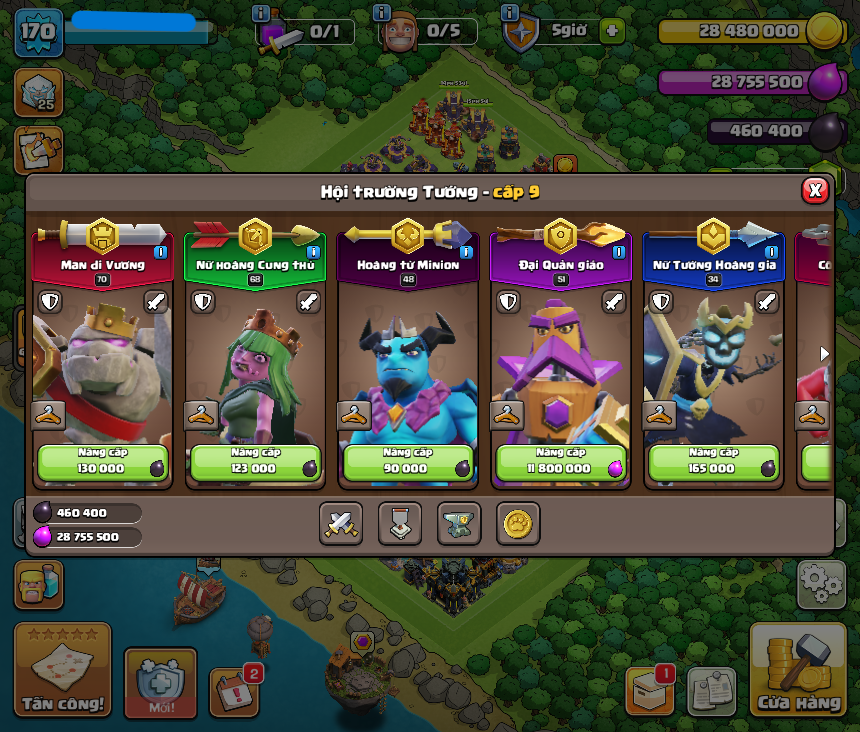860x732 pixels.
Task: Upgrade Nữ hoàng Cung thủ for 123 000
Action: click(255, 462)
